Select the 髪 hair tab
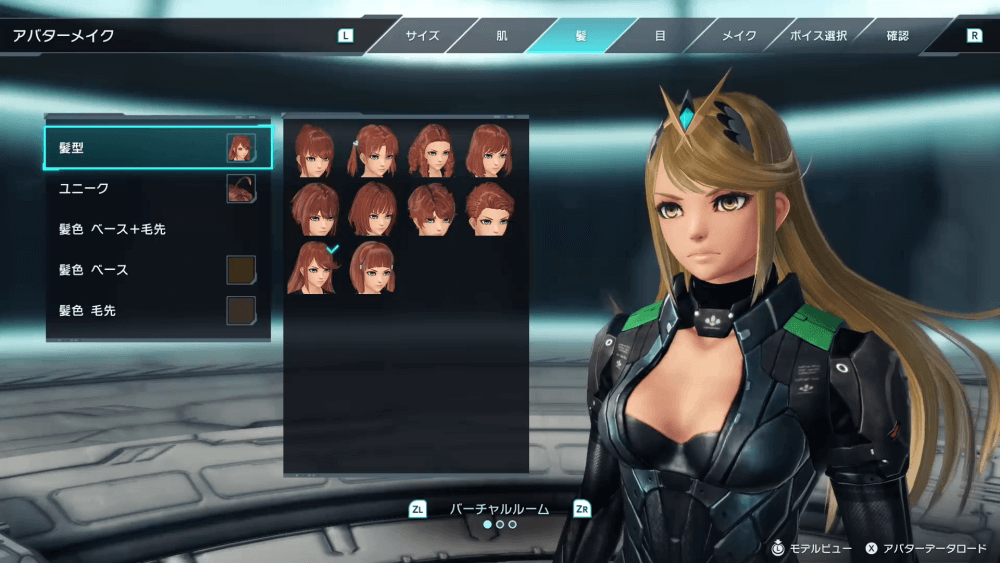This screenshot has height=563, width=1000. click(x=581, y=36)
